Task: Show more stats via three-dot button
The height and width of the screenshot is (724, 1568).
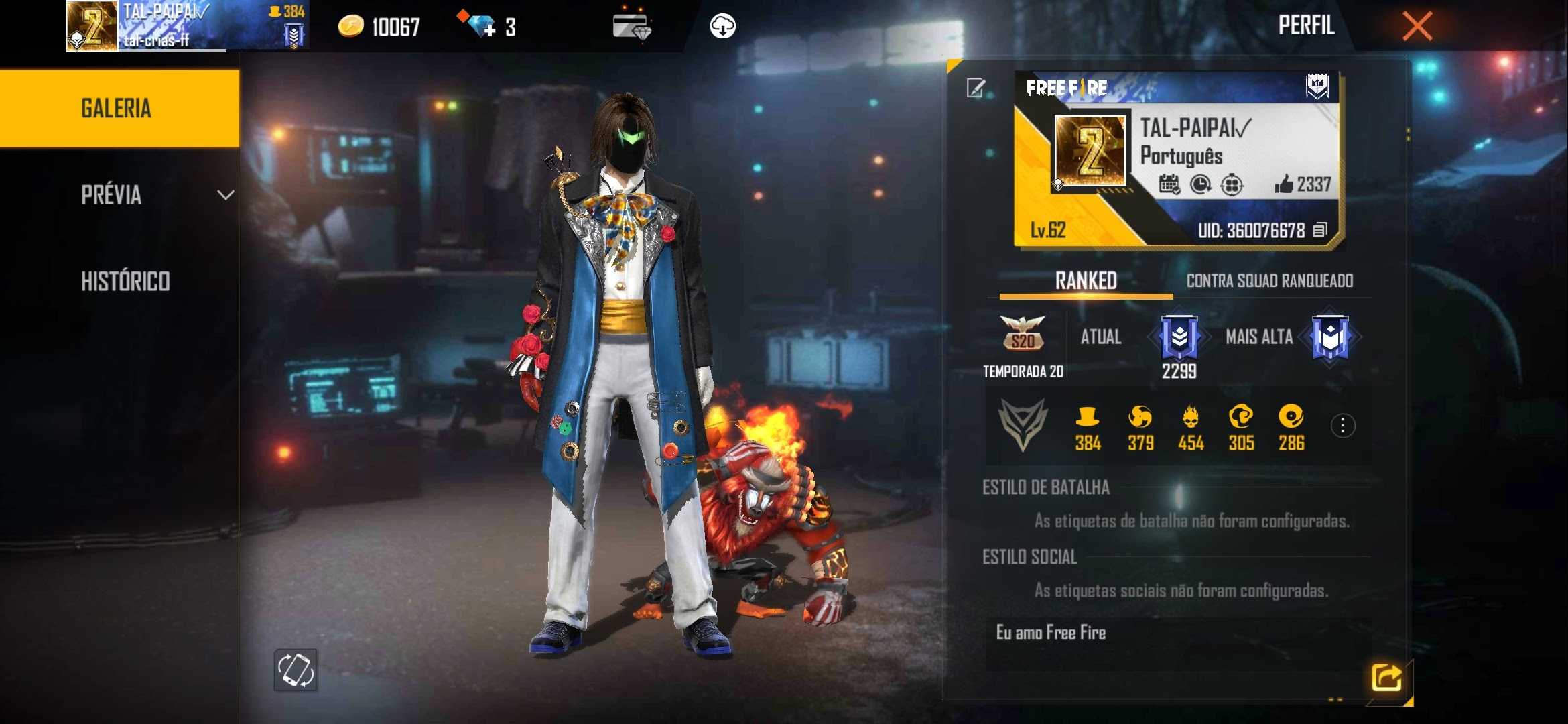Action: (1342, 426)
